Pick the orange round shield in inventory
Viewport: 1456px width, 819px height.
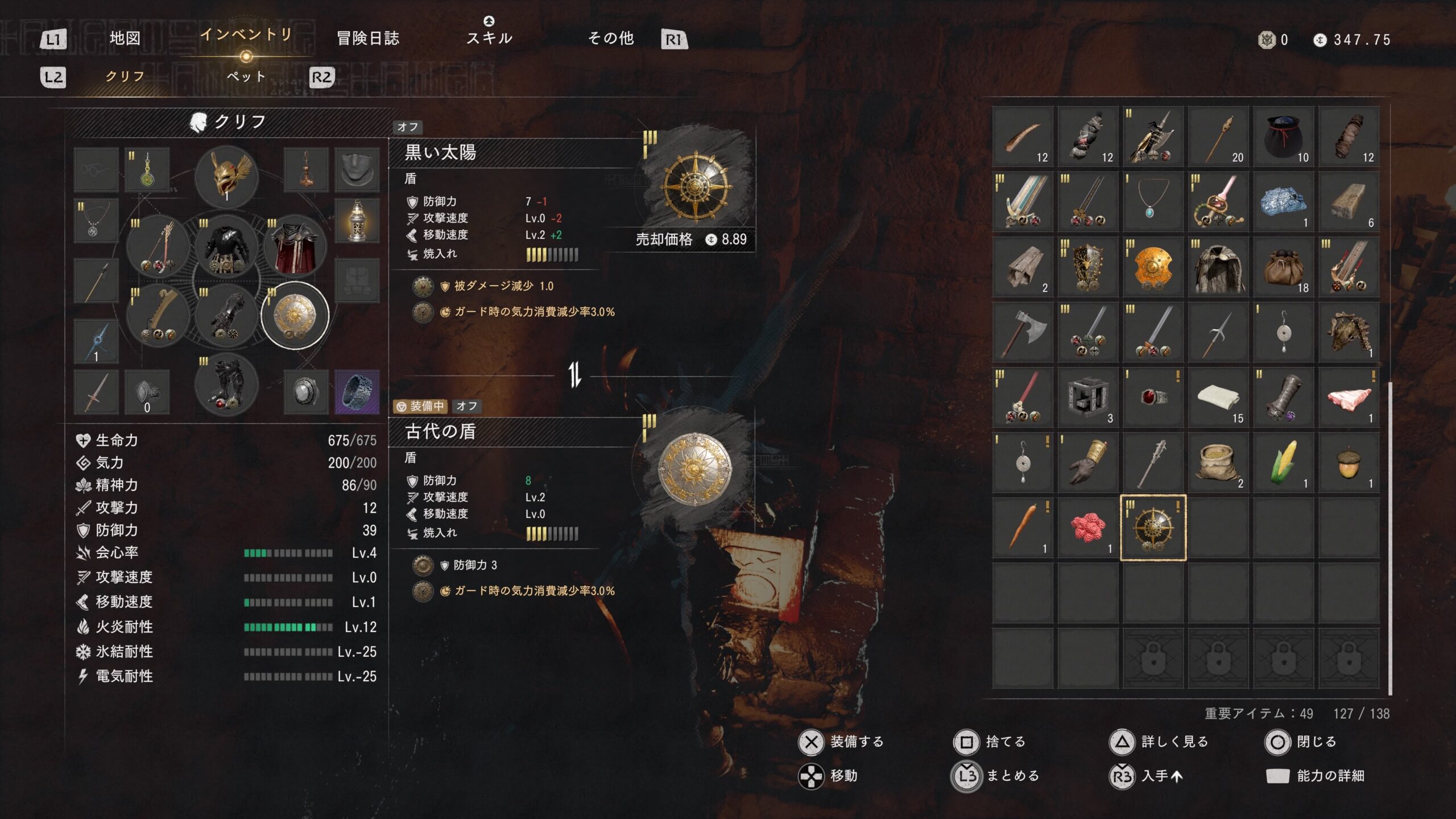click(x=1153, y=267)
